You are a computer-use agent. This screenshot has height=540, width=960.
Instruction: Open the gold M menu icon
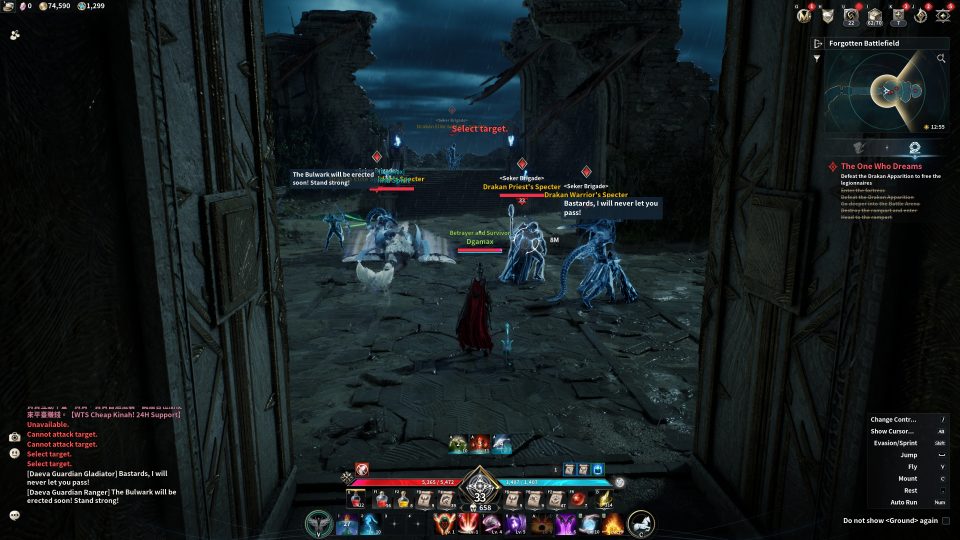(x=805, y=16)
